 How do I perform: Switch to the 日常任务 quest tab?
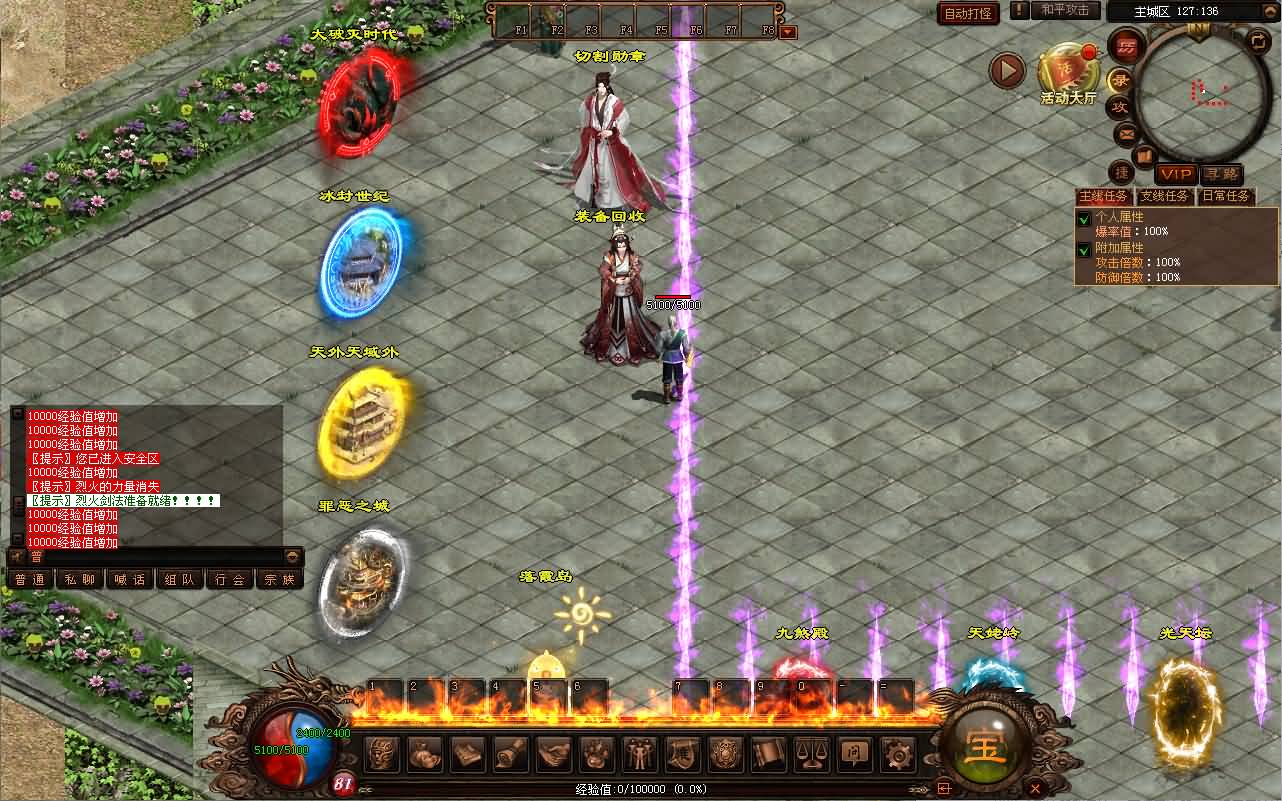coord(1226,196)
